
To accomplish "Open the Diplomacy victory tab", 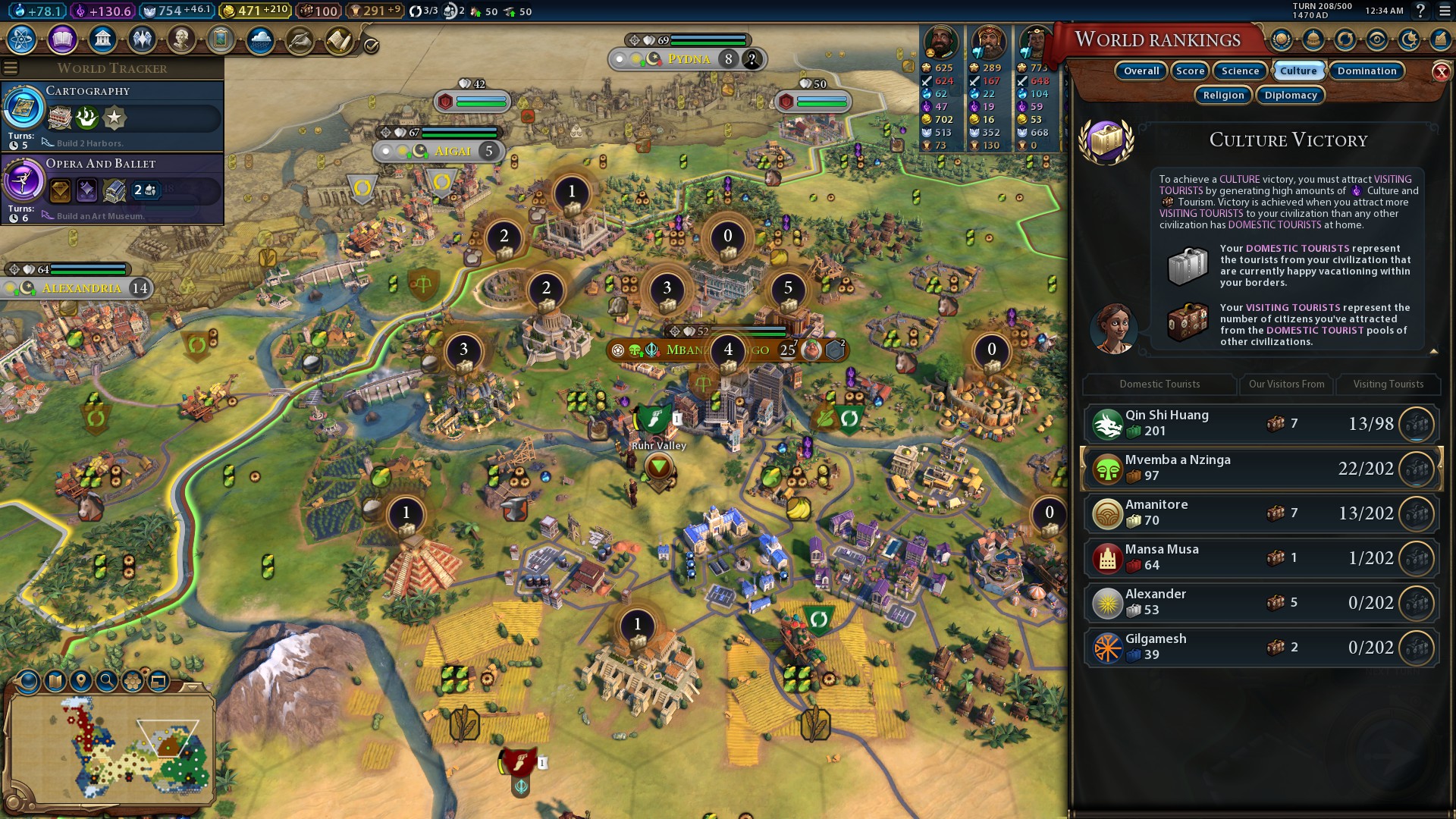I will [1291, 96].
